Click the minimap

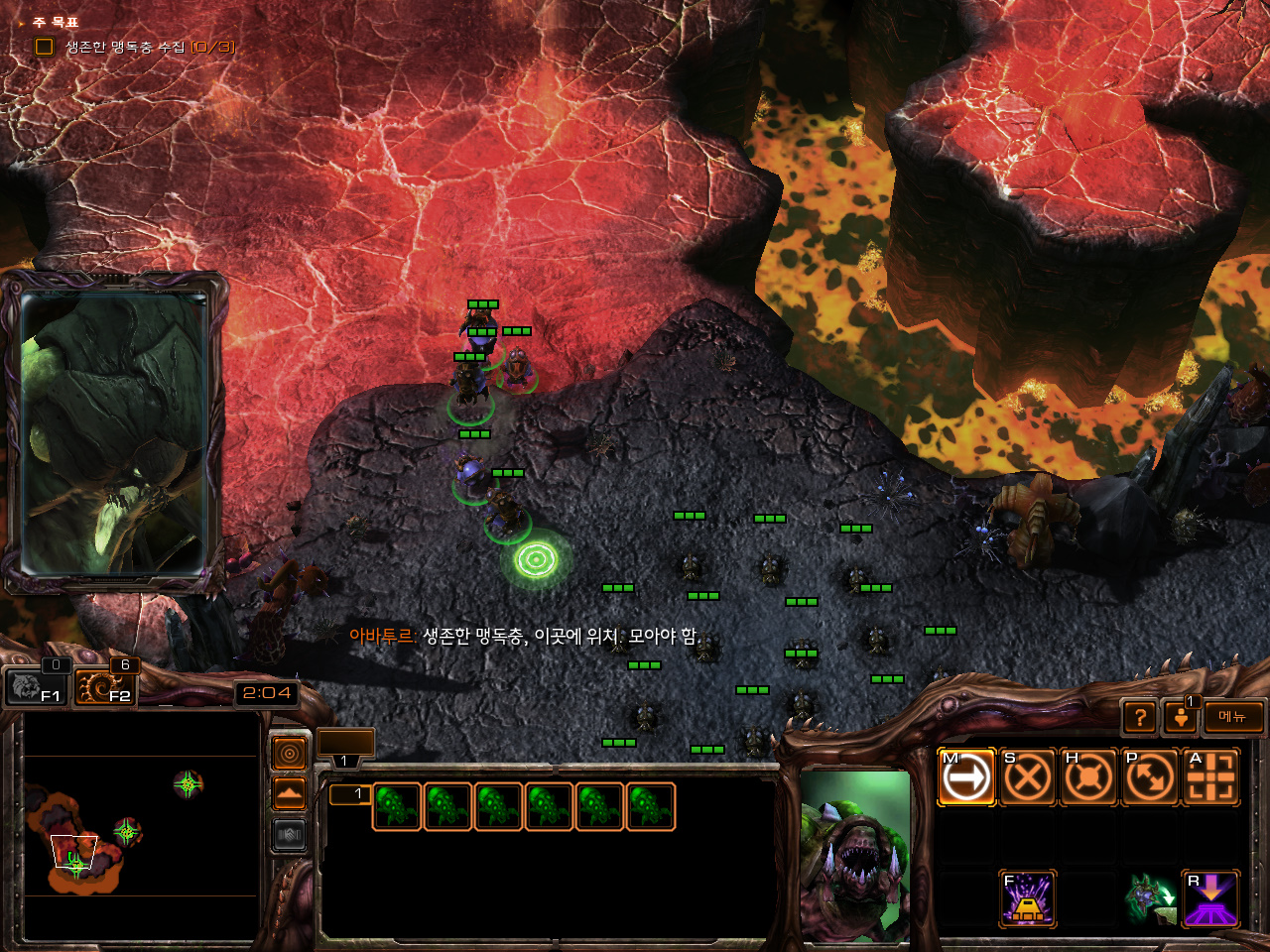(141, 826)
